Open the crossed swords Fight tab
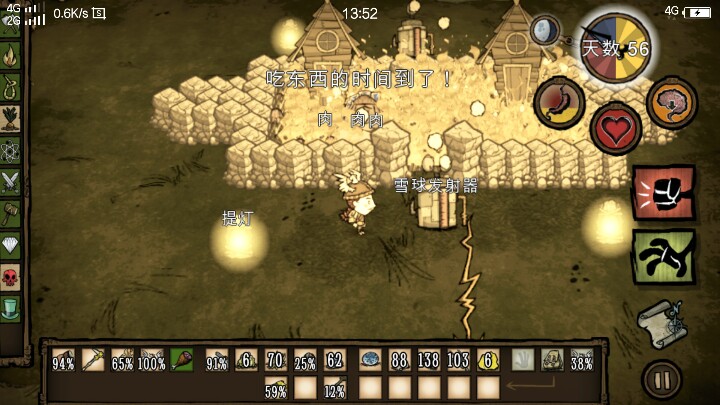The width and height of the screenshot is (720, 405). (11, 181)
